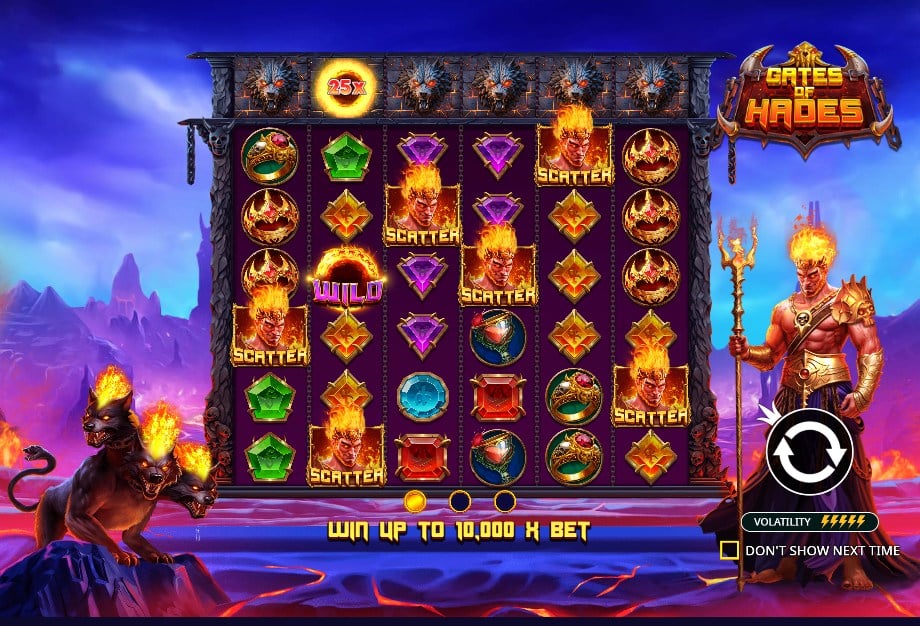Jump to the third intro page dot

pos(505,500)
